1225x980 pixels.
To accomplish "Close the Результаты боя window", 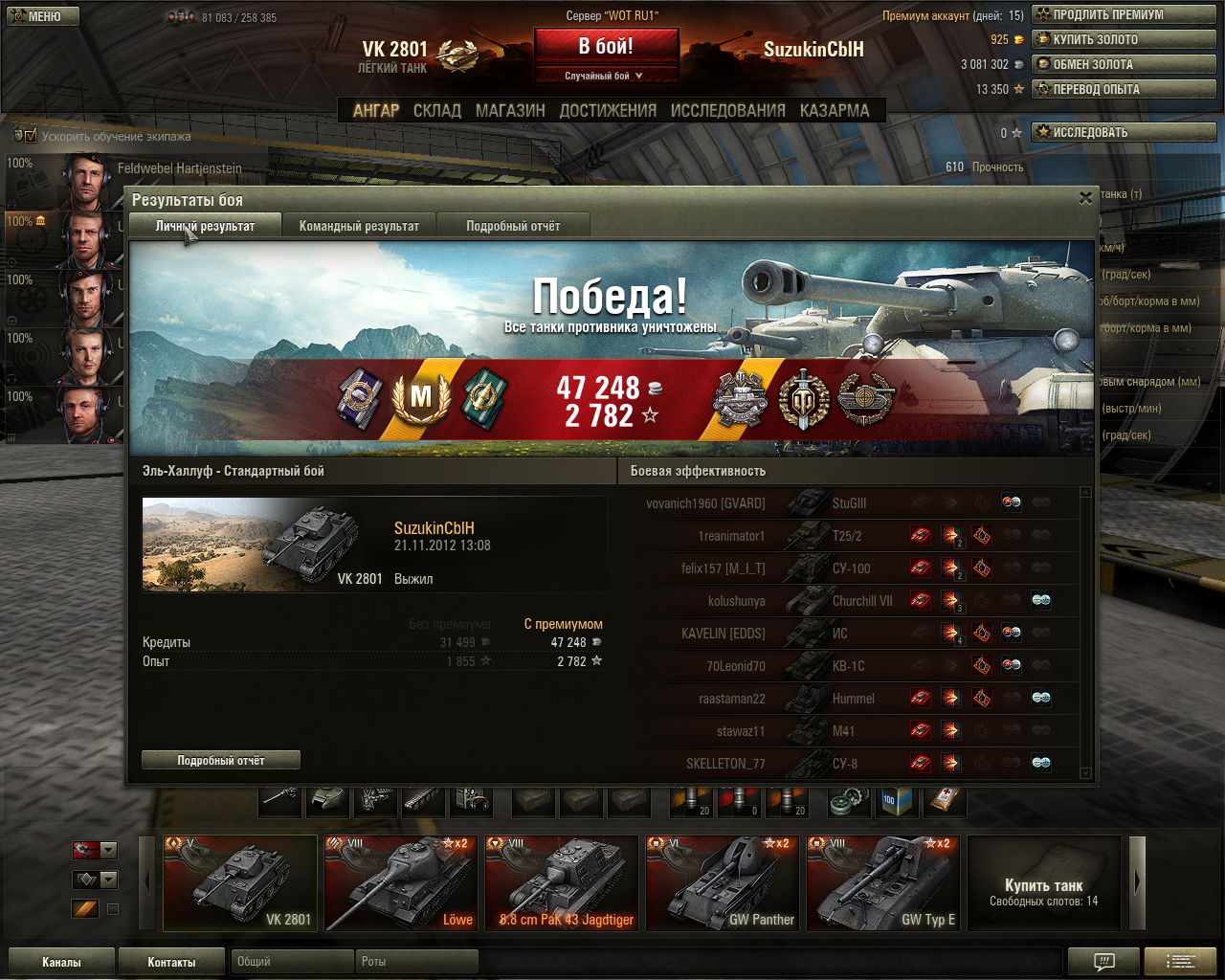I will 1085,198.
